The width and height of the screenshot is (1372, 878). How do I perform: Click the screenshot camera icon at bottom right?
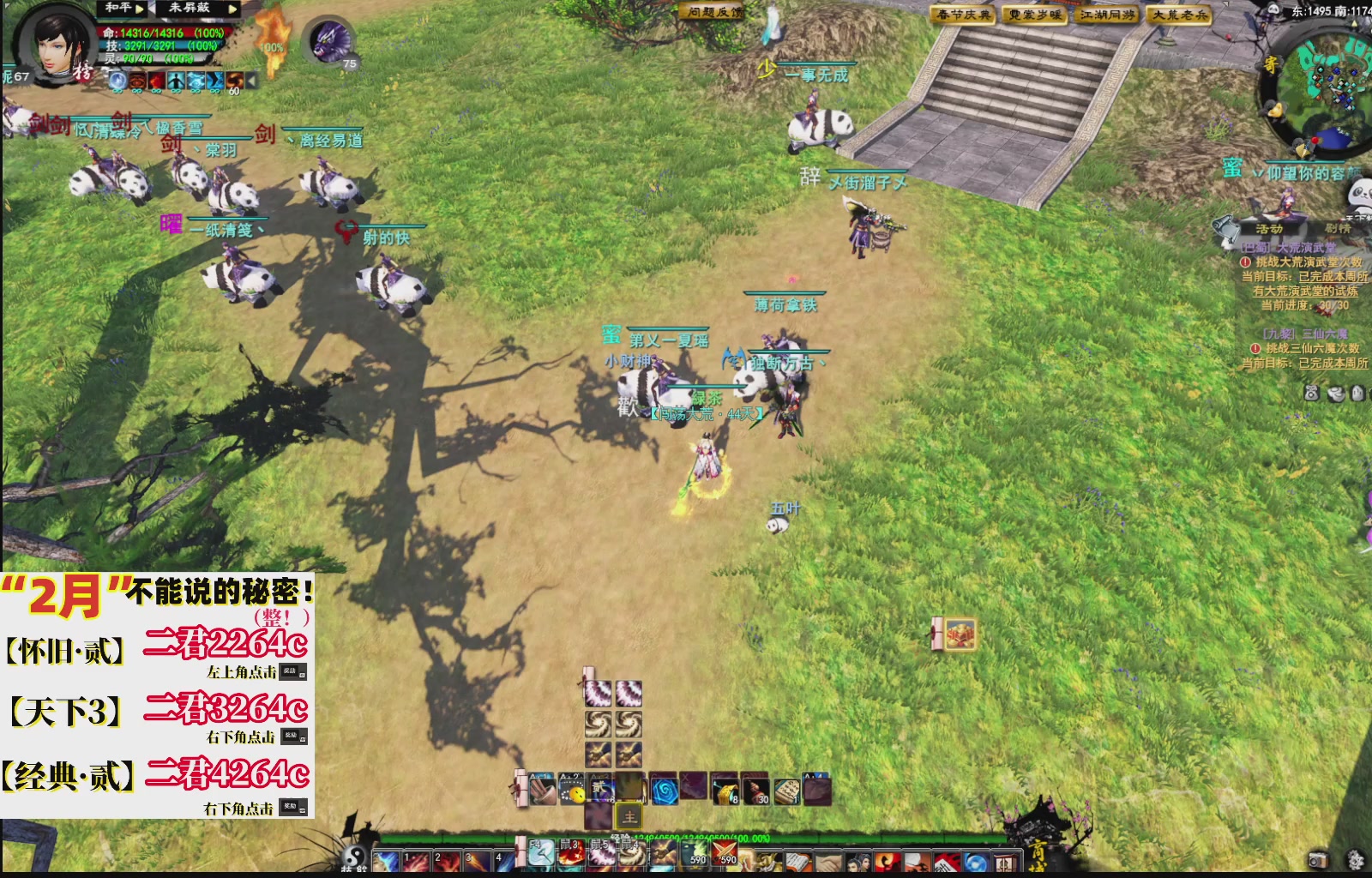1321,861
